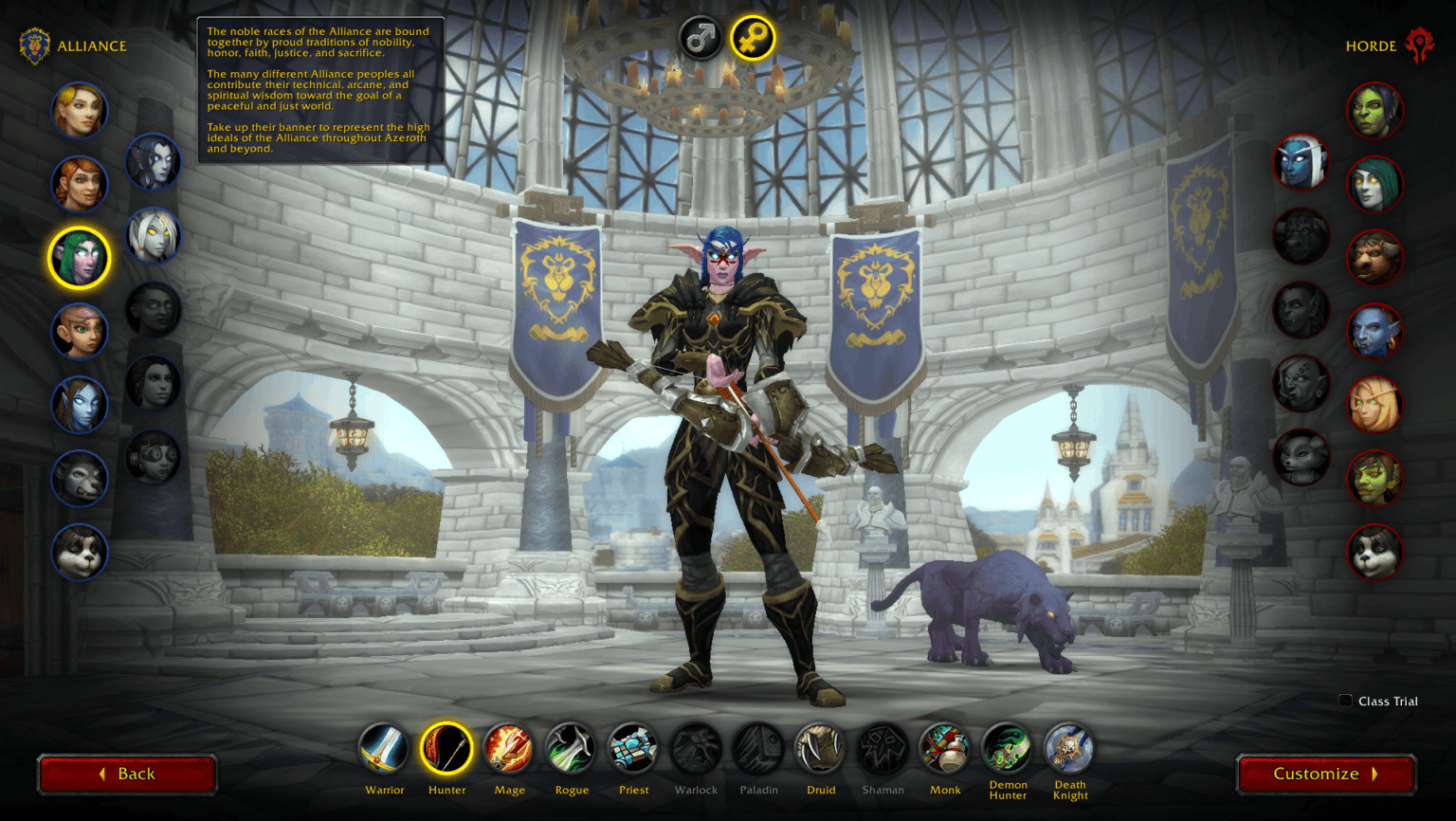Select the Hunter class icon

pyautogui.click(x=446, y=748)
